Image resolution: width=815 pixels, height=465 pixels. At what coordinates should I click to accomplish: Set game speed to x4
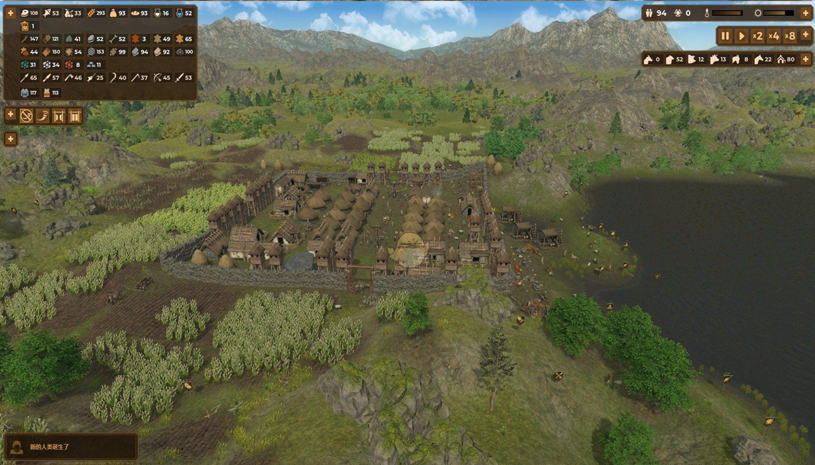[x=773, y=36]
